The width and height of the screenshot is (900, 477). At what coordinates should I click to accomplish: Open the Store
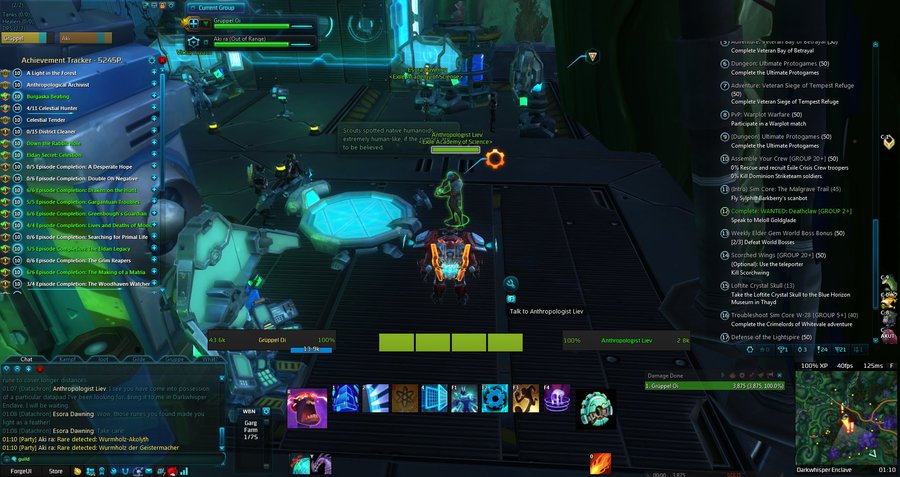coord(56,471)
